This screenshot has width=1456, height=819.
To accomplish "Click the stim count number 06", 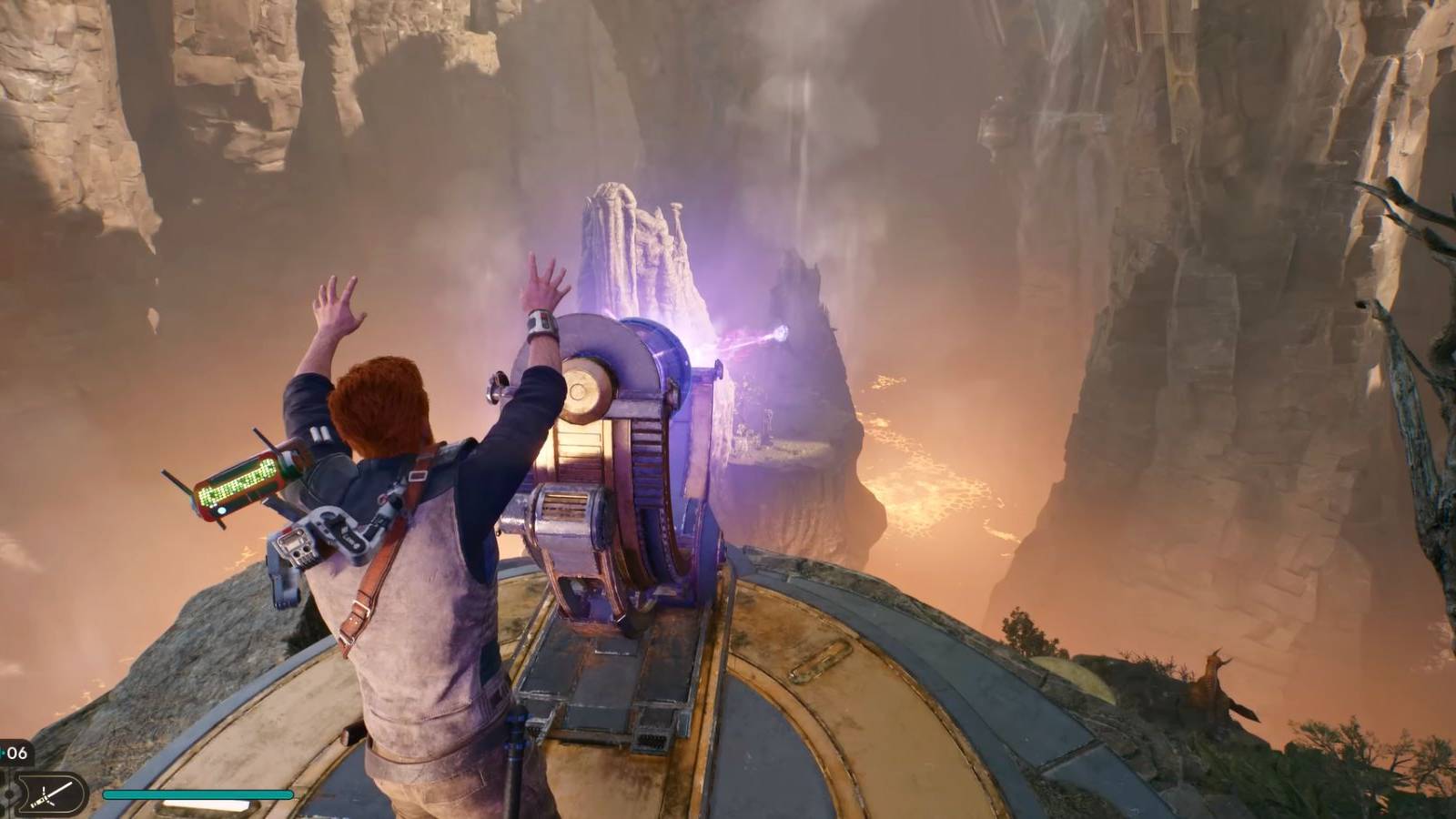I will [16, 752].
